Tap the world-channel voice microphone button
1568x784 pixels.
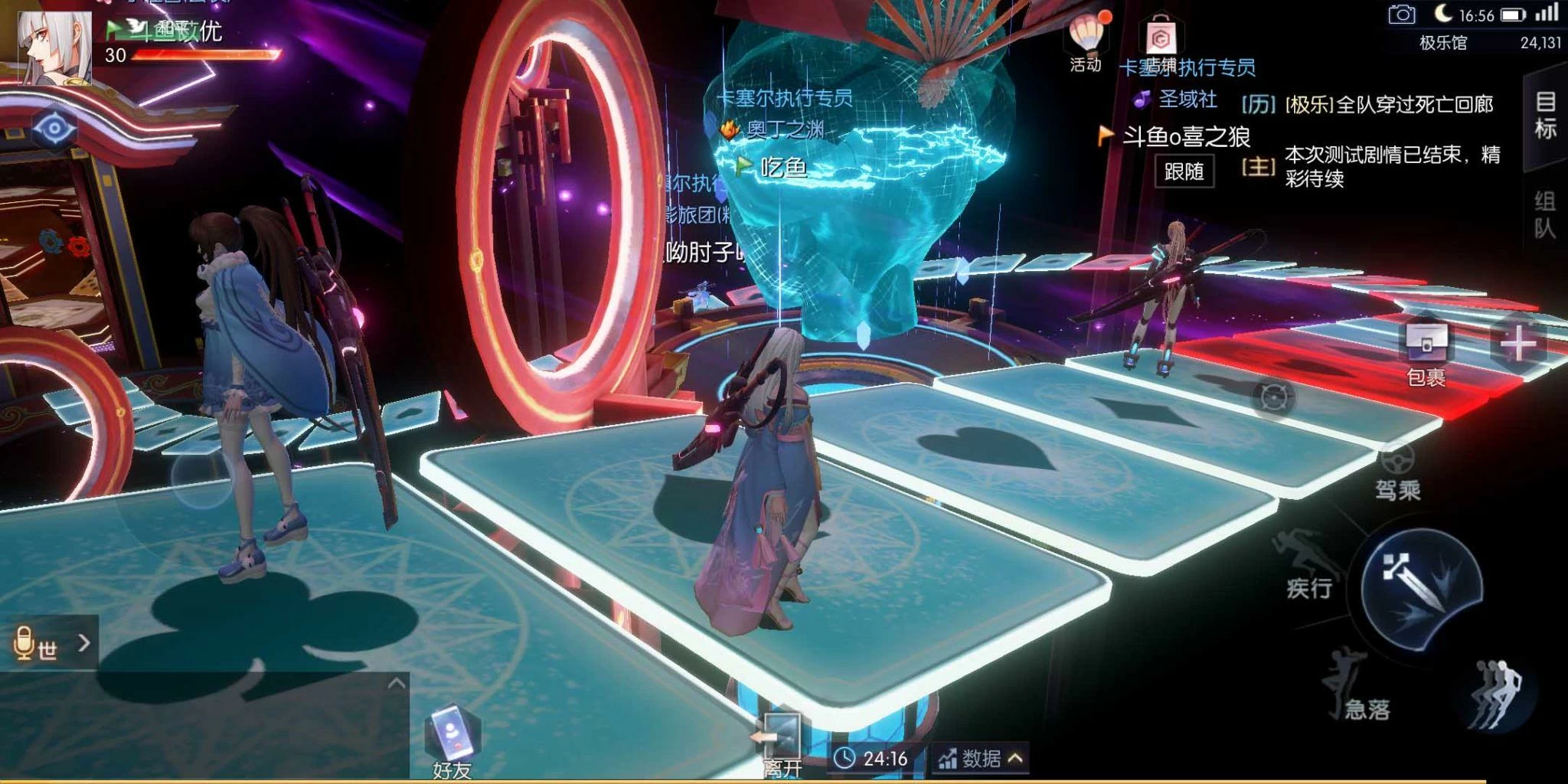pyautogui.click(x=26, y=644)
